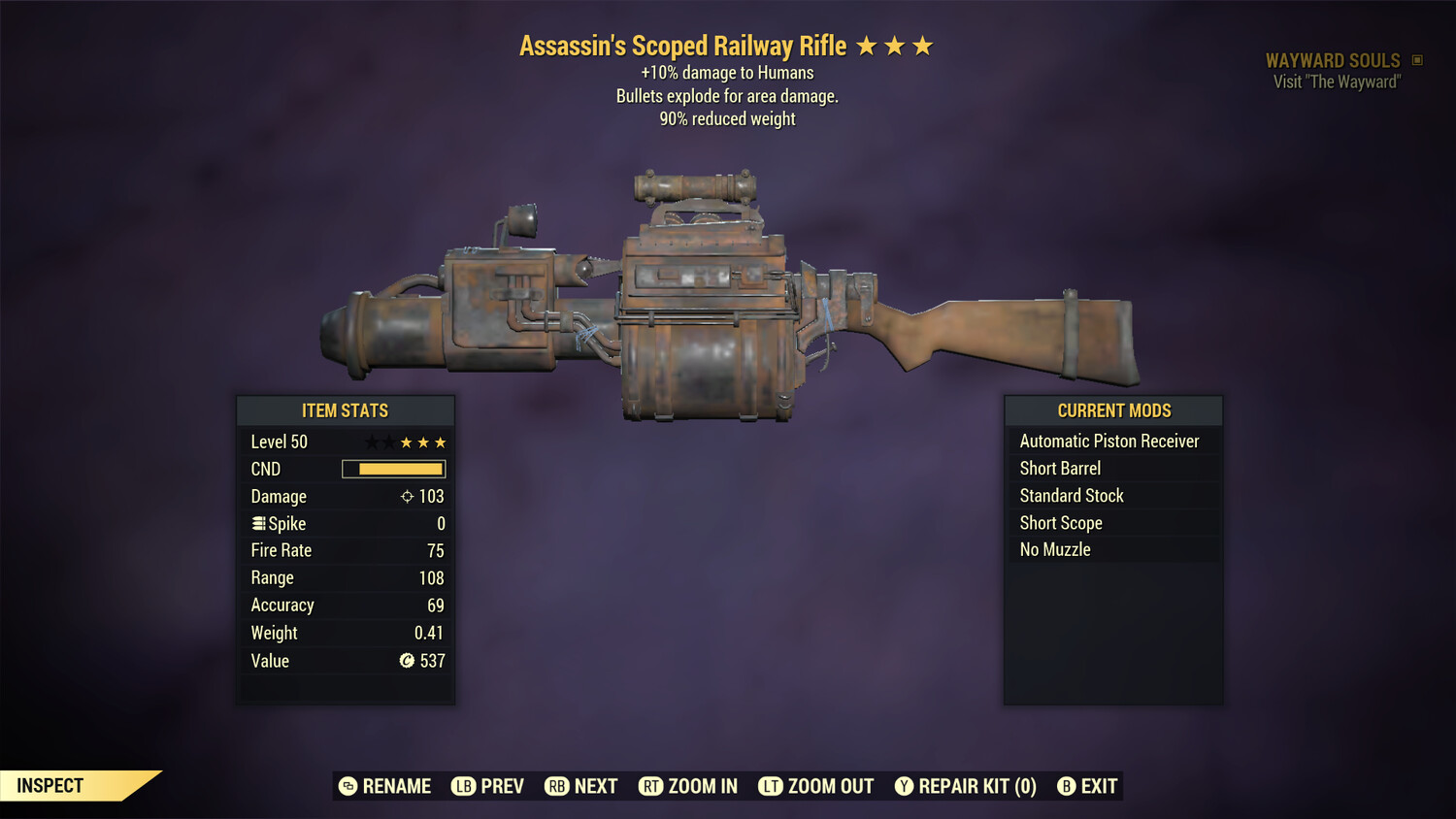Screen dimensions: 1456x819
Task: Toggle the third star on the Level 50 row
Action: click(x=405, y=442)
